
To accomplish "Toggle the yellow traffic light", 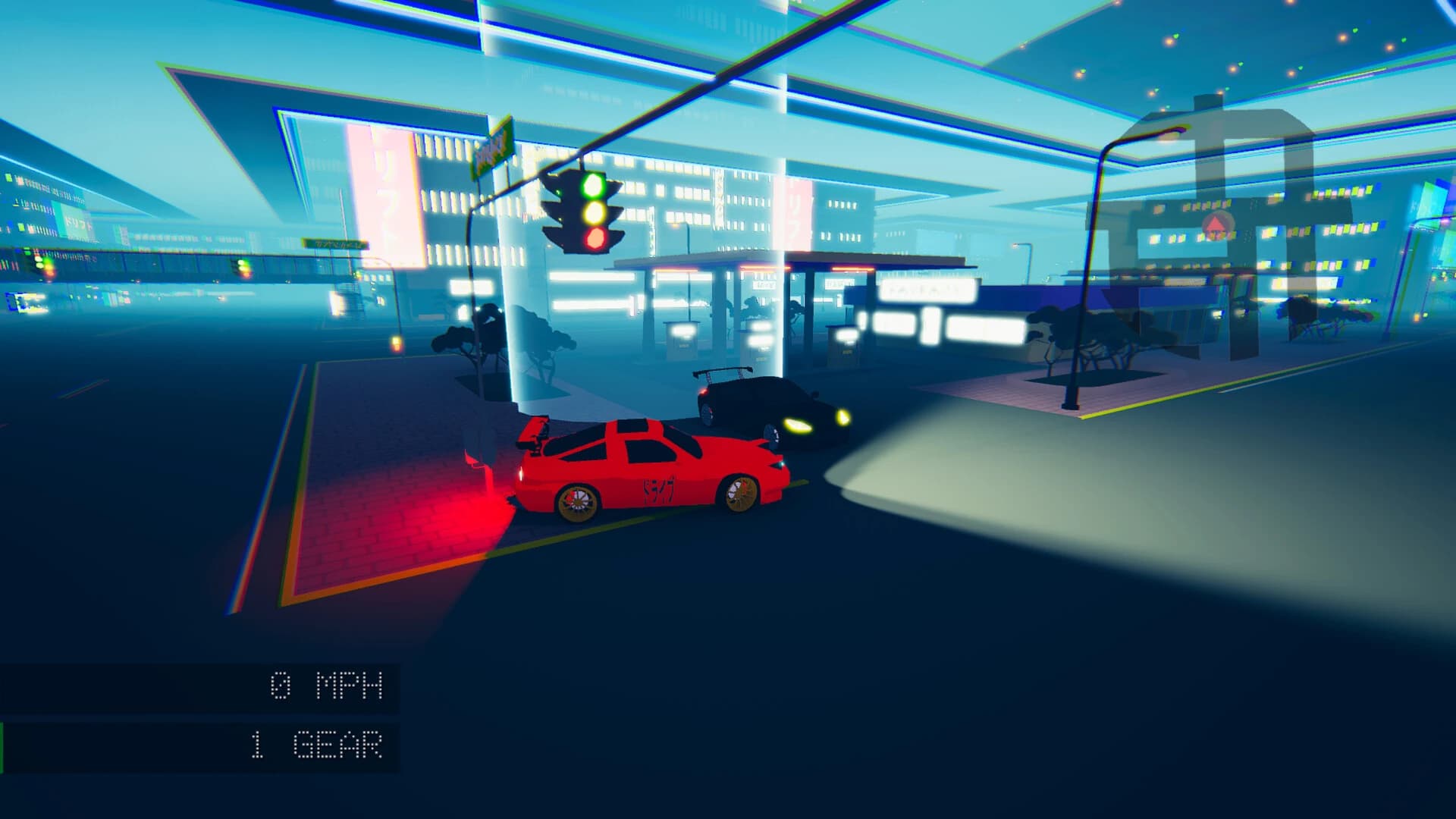I will pyautogui.click(x=593, y=214).
